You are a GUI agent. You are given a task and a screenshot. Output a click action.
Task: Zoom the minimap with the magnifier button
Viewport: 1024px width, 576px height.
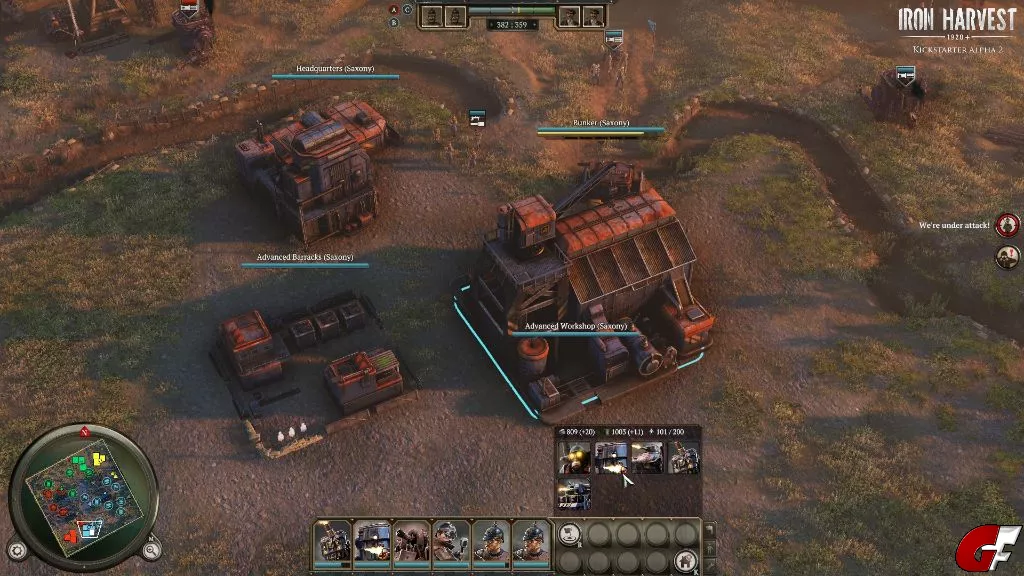pos(150,549)
